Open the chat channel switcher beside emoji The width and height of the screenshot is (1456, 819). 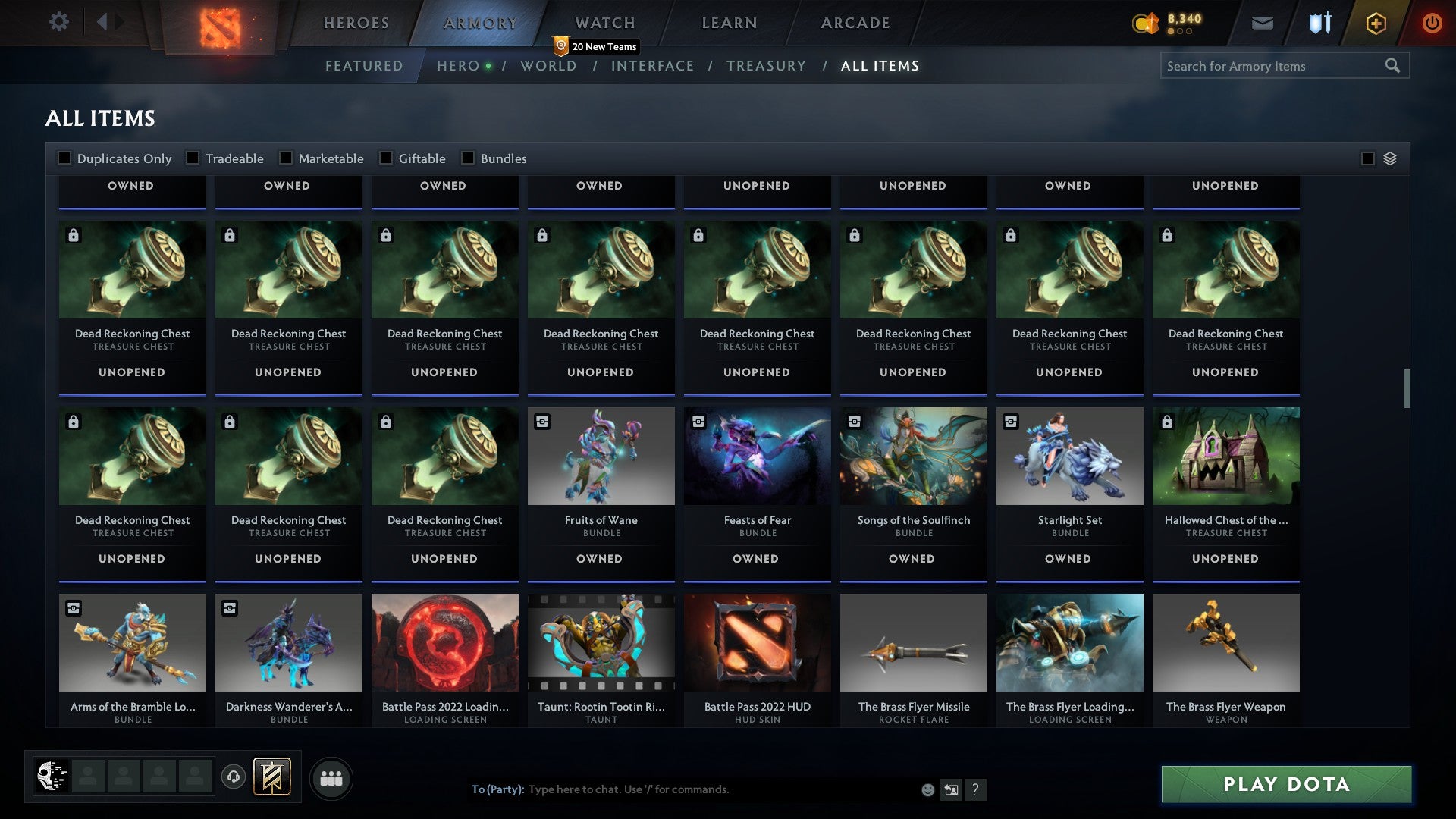click(x=951, y=789)
